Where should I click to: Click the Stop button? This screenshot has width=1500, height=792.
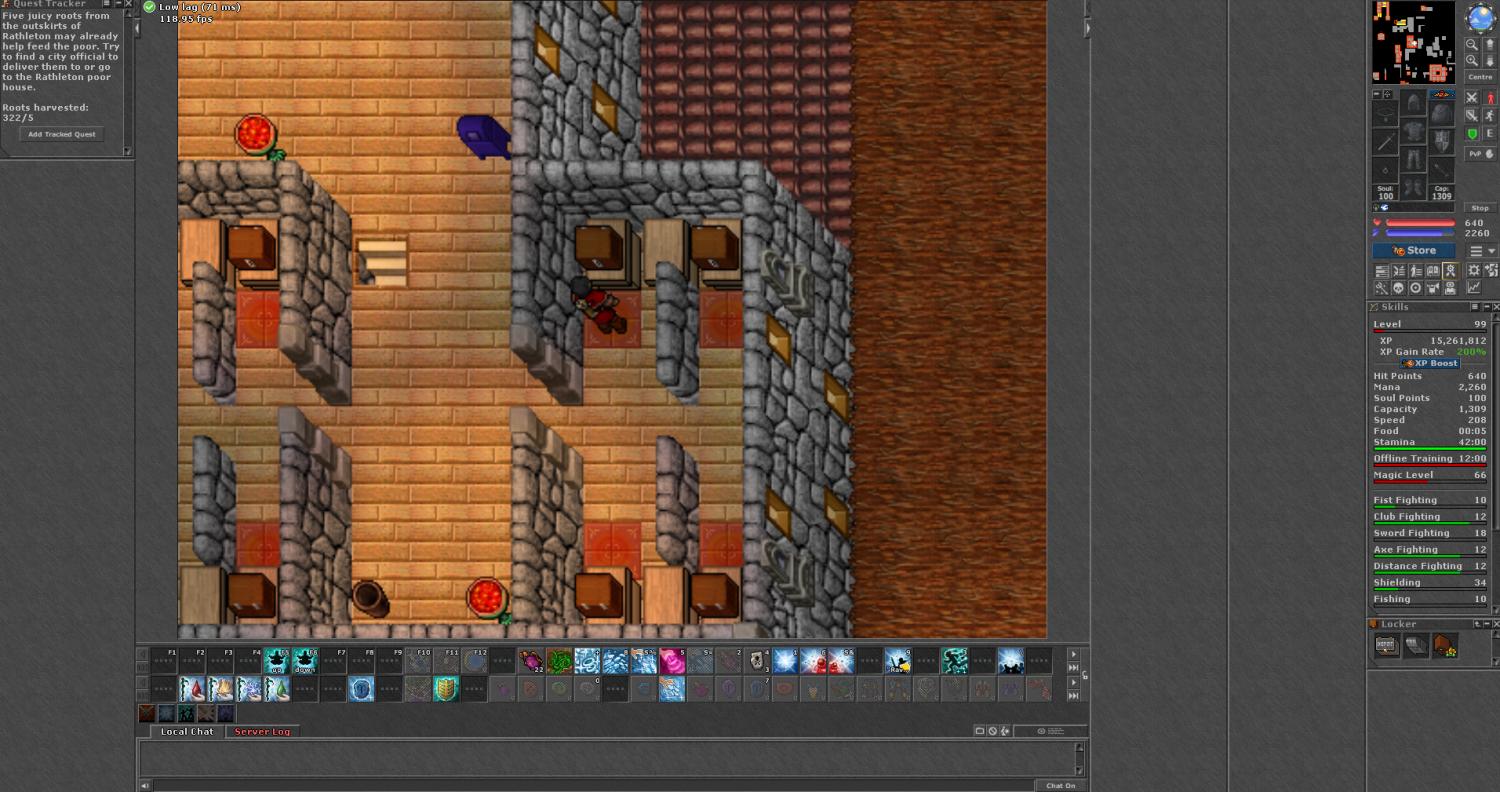[x=1481, y=208]
